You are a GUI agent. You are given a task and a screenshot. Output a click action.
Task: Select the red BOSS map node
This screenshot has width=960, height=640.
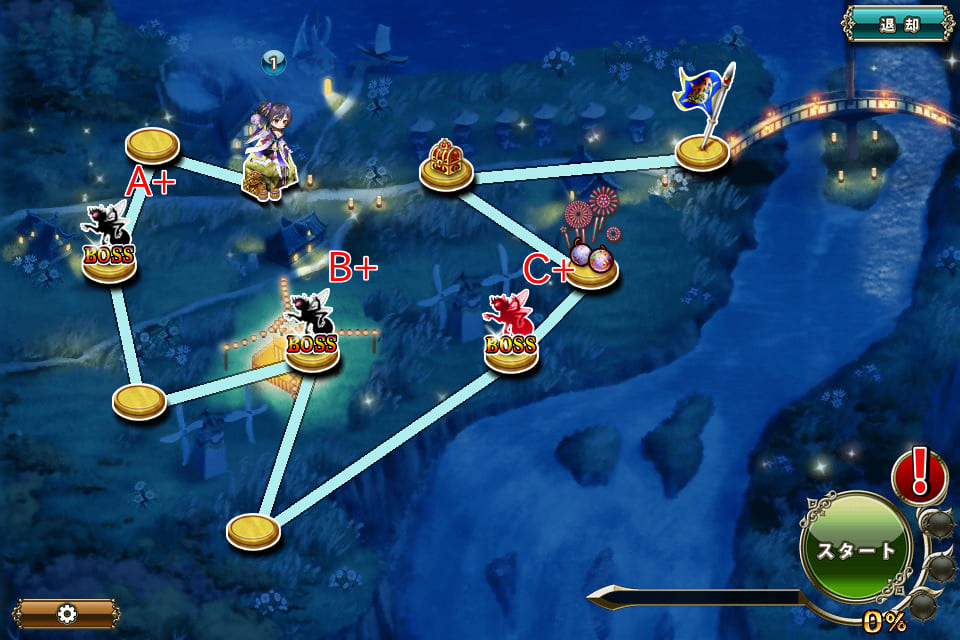(511, 351)
